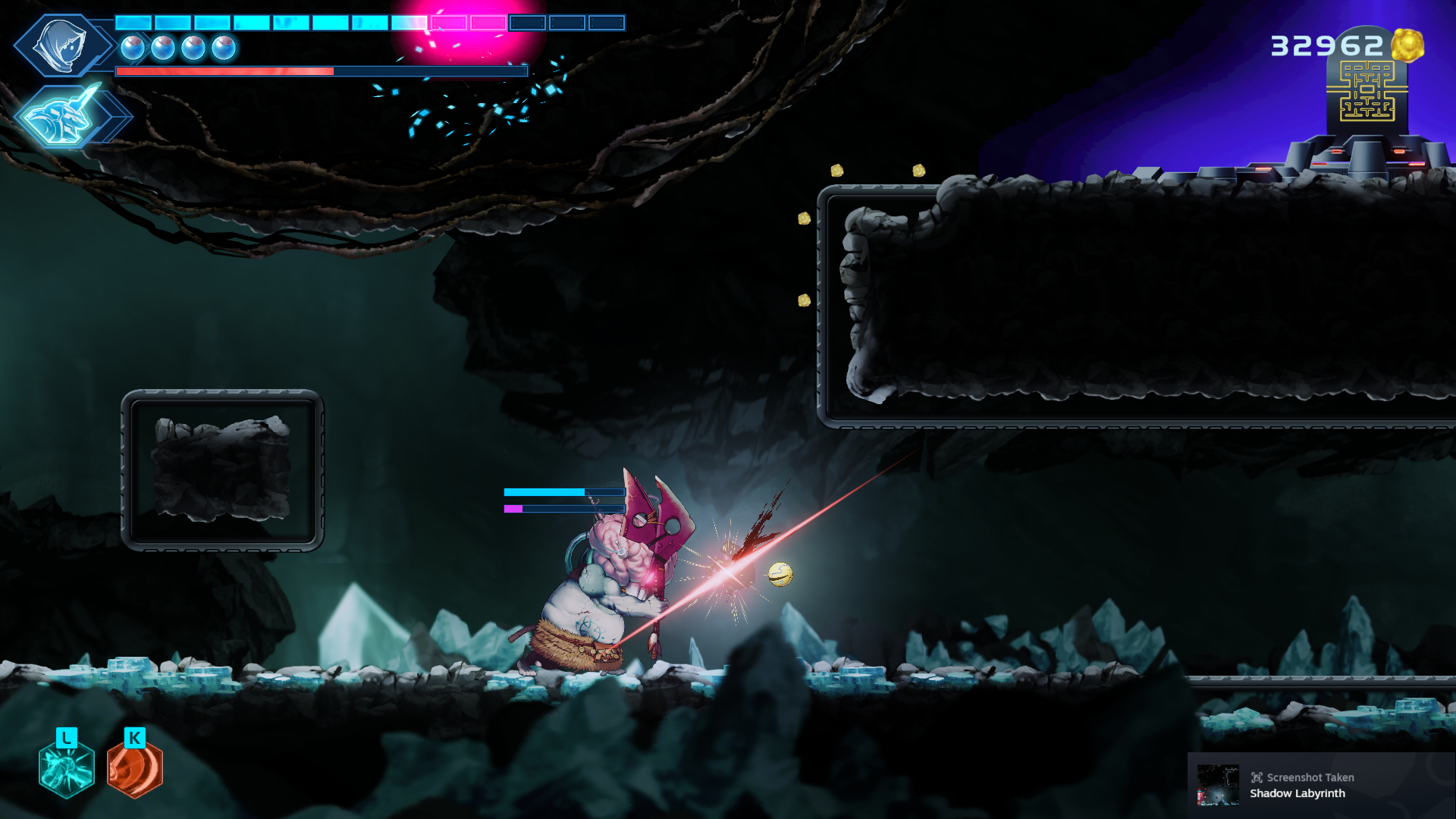Image resolution: width=1456 pixels, height=819 pixels.
Task: Toggle the last blue health flask orb
Action: [224, 46]
